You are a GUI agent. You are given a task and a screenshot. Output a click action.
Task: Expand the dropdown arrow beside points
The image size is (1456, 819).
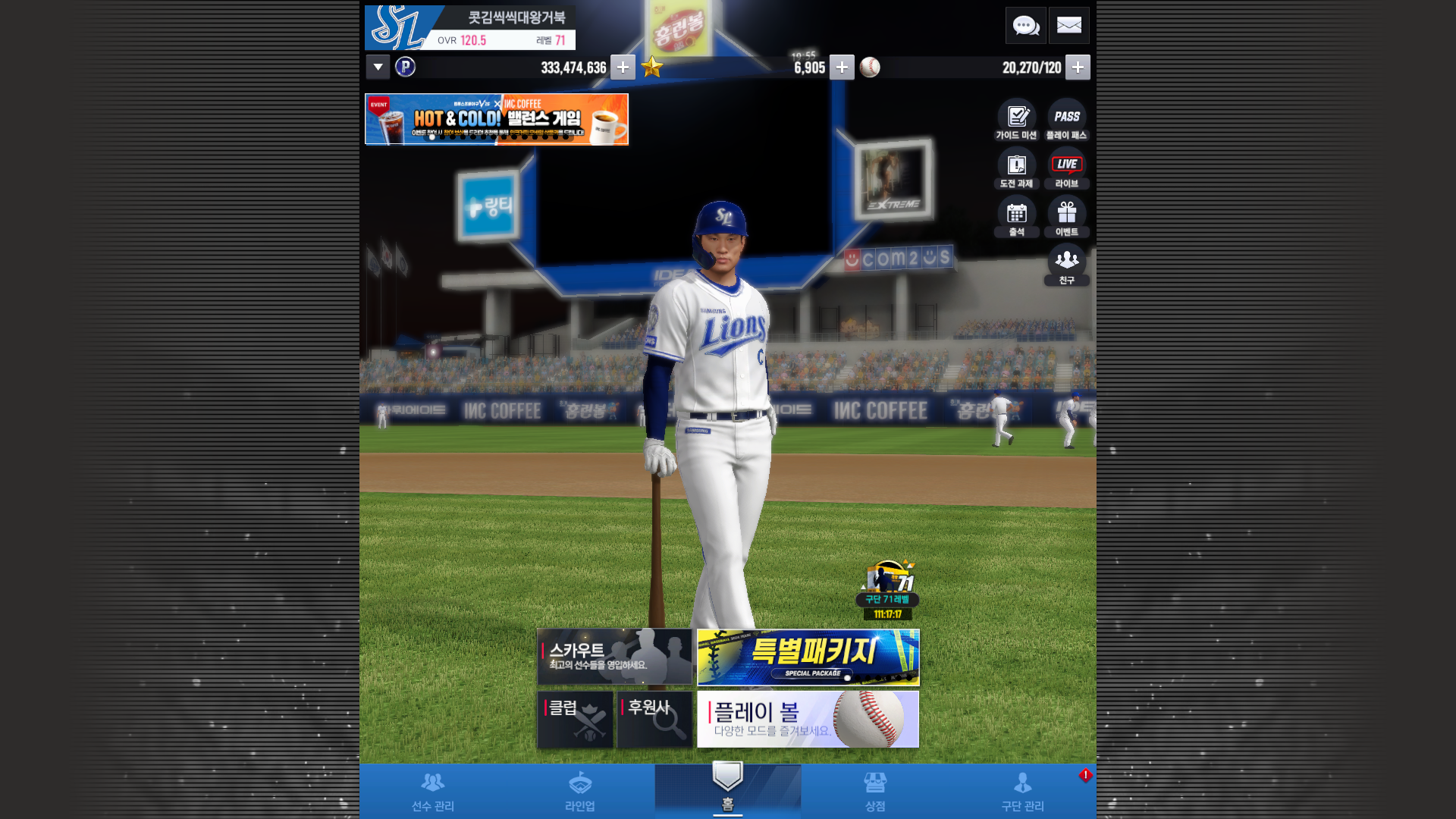(x=378, y=67)
